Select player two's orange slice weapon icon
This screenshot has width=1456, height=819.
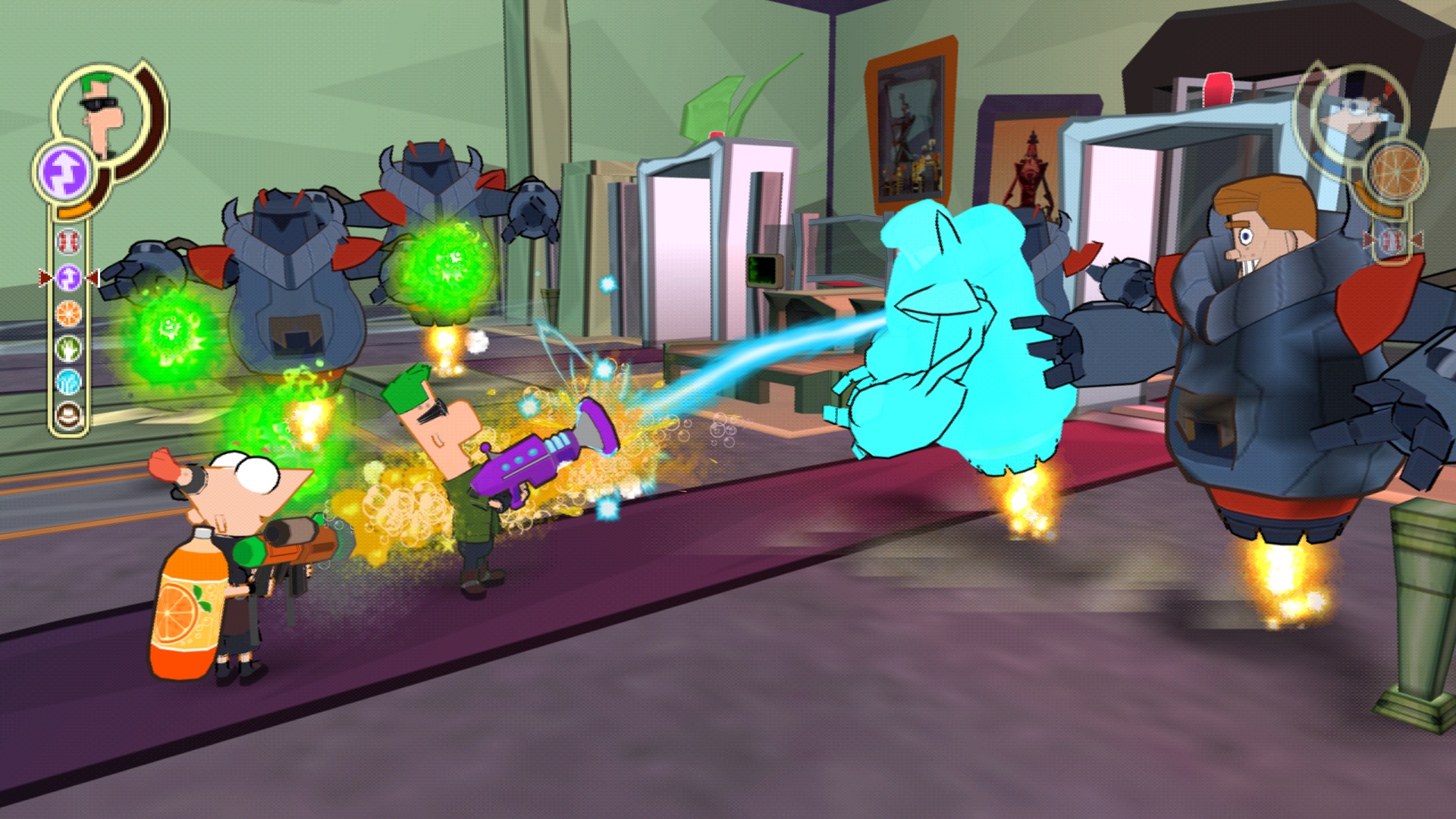[1398, 170]
